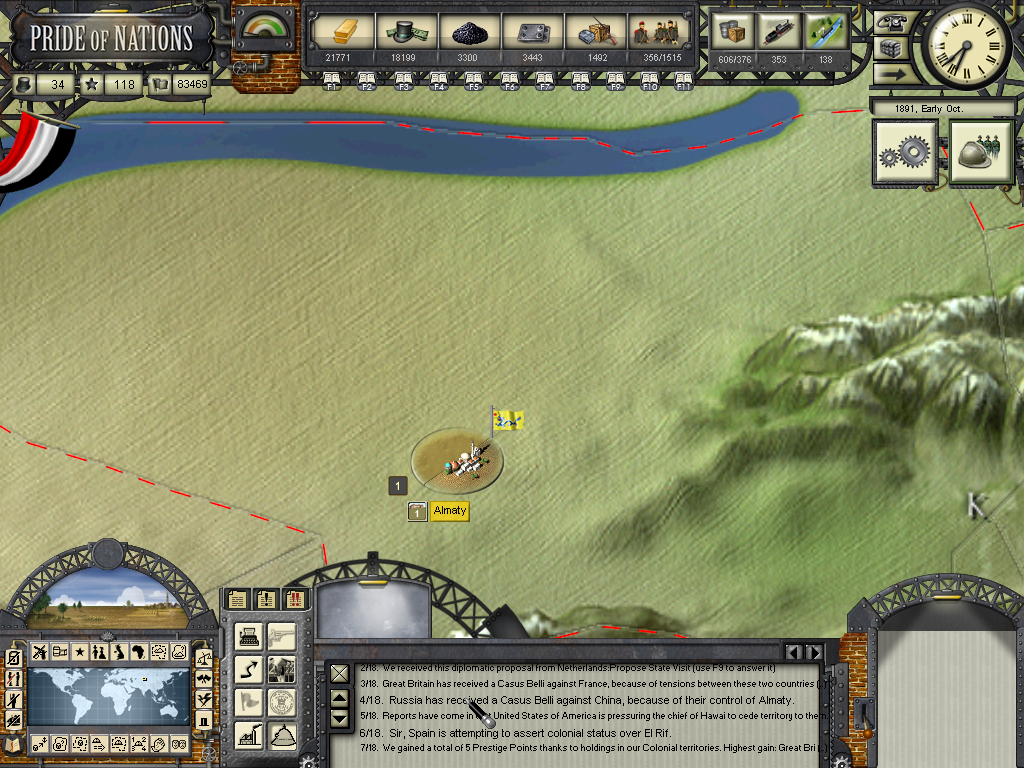Click the world minimap
1024x768 pixels.
point(108,698)
